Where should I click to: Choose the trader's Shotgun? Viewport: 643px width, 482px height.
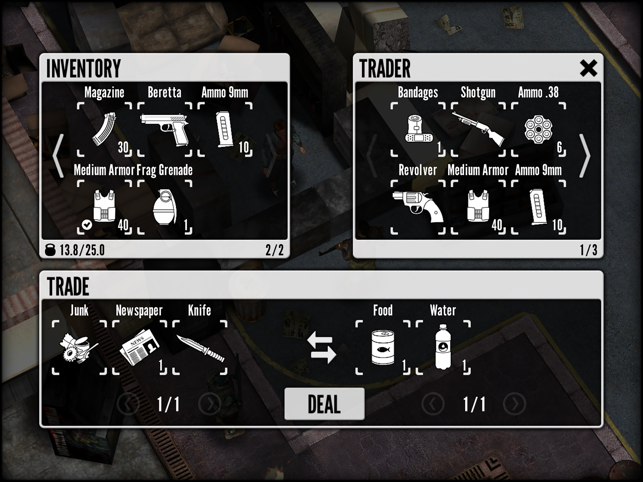click(x=478, y=128)
